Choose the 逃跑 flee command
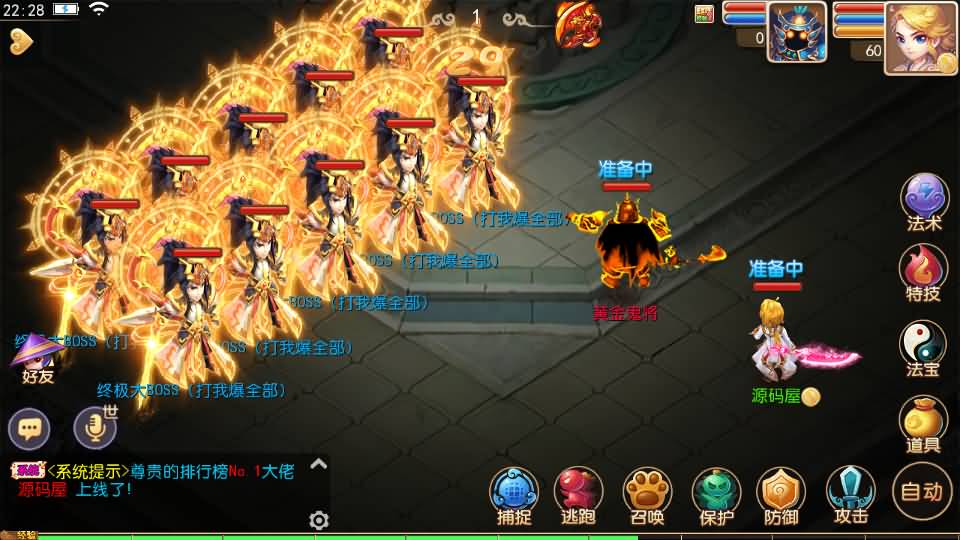The width and height of the screenshot is (960, 540). 578,493
